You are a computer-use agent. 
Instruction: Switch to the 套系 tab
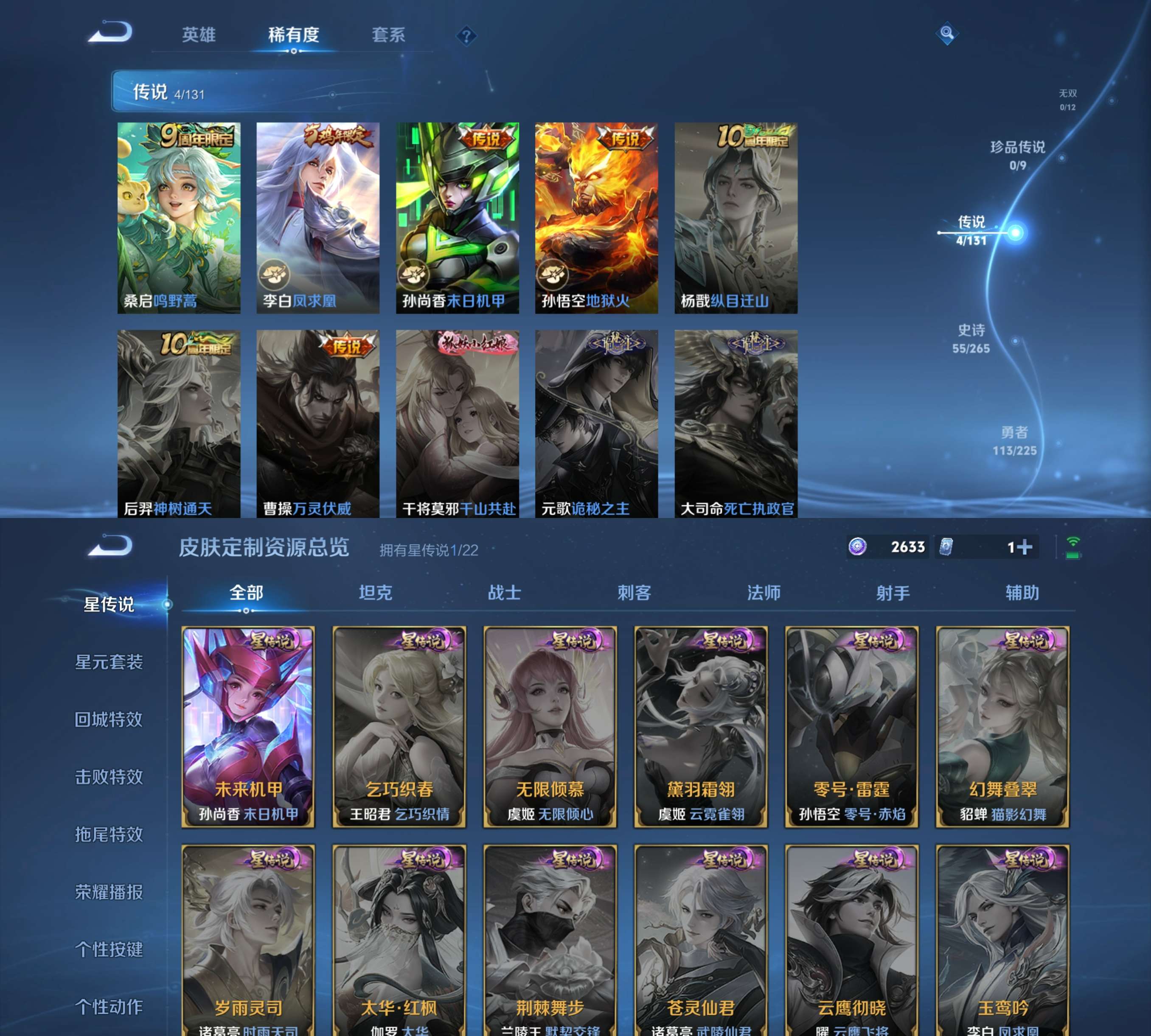390,35
